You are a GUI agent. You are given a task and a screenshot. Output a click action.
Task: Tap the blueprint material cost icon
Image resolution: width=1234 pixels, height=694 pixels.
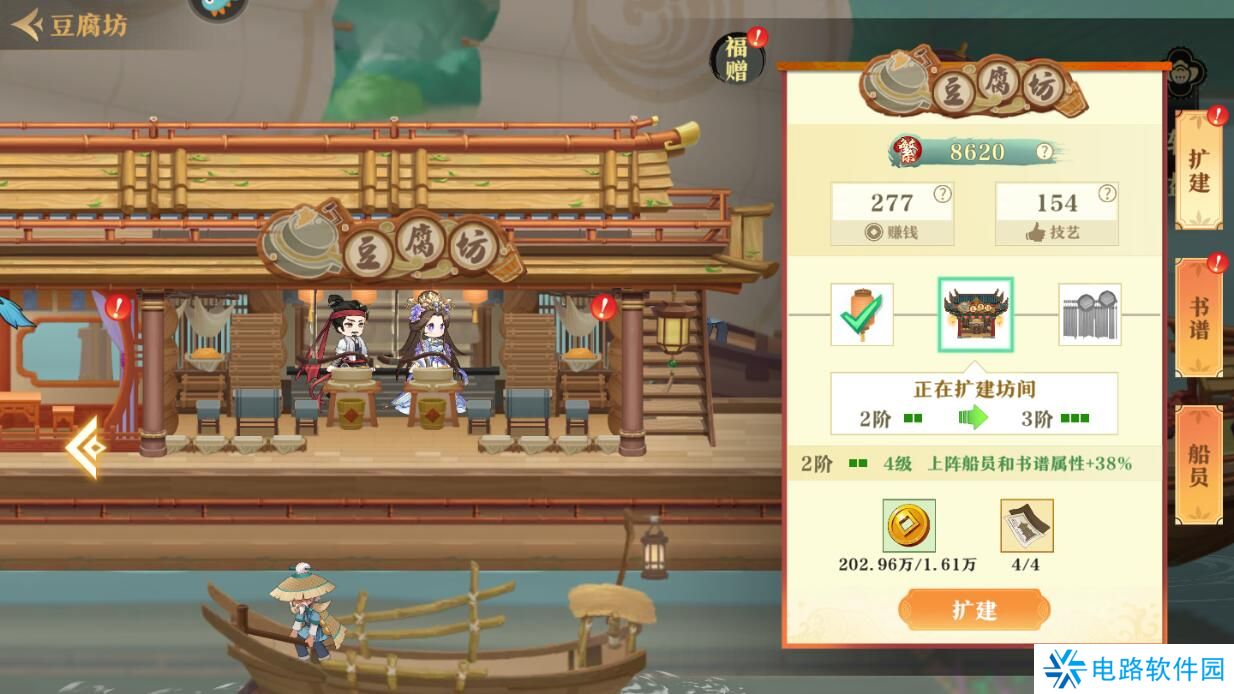pos(1026,526)
